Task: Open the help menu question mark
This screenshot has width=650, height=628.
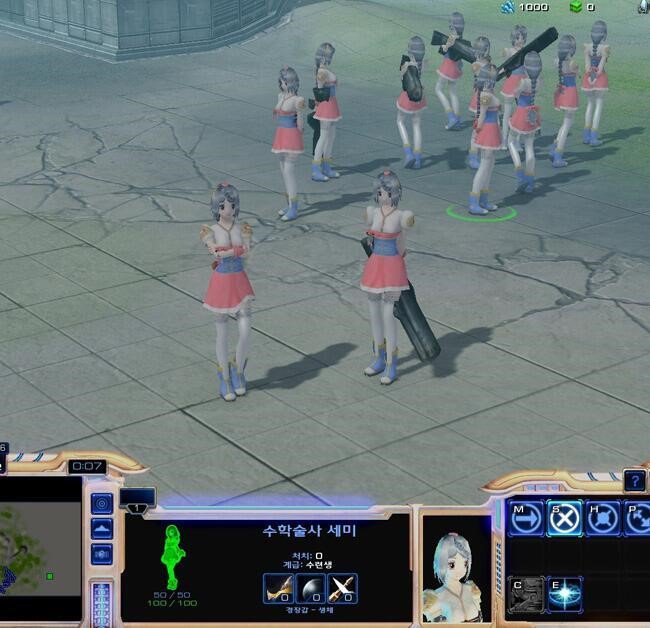Action: tap(634, 481)
